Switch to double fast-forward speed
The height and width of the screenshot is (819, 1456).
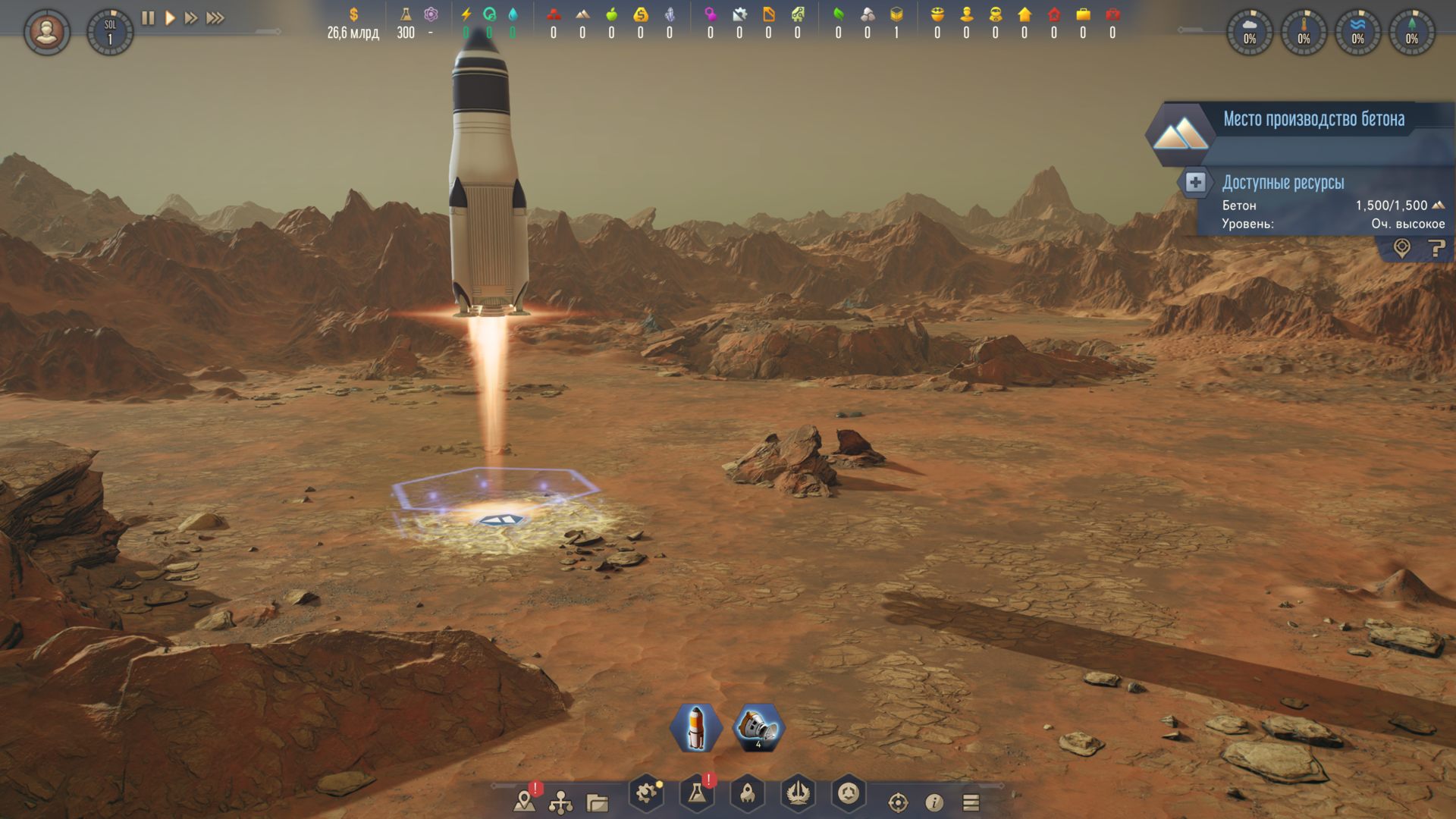[x=191, y=17]
